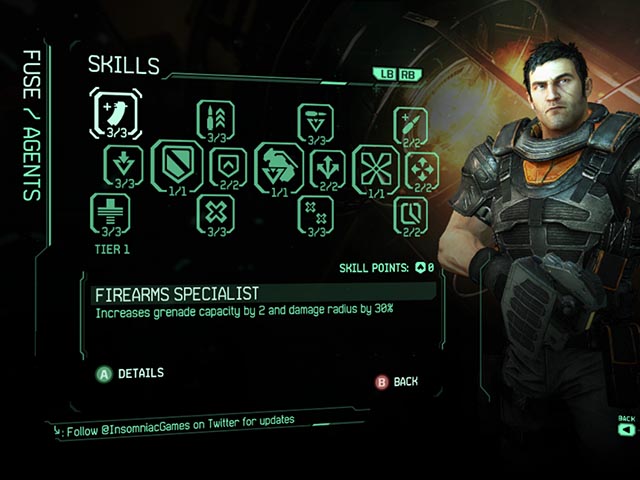Choose the three-way branching arrows skill
The height and width of the screenshot is (480, 640).
pos(329,164)
